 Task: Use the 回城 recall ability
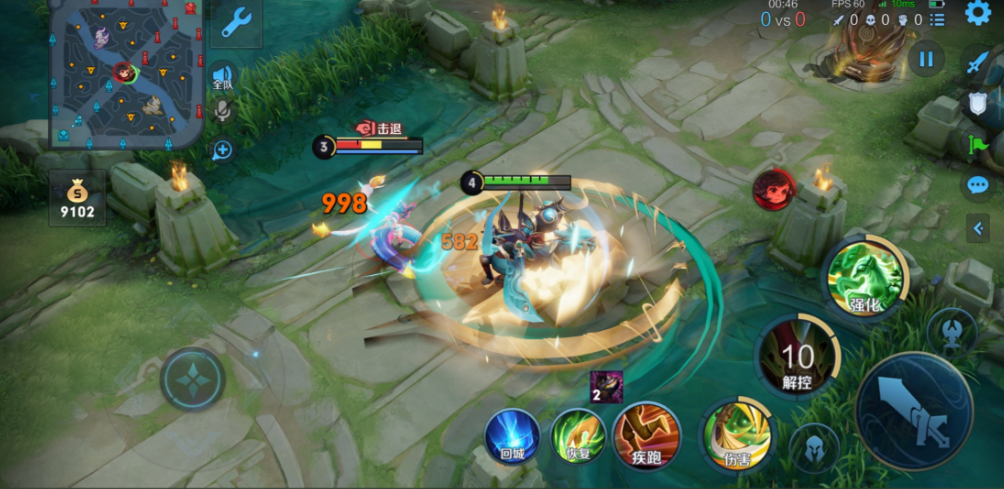[512, 436]
